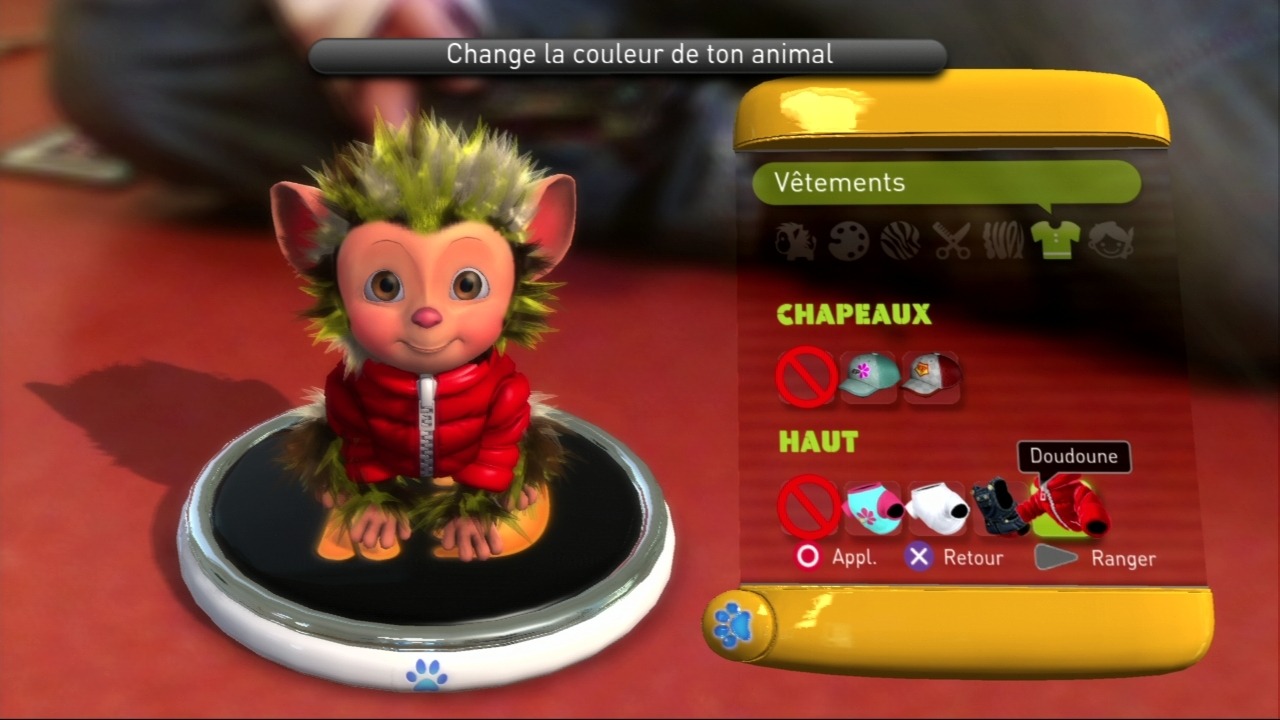Switch to the scissors and comb grooming tab
The width and height of the screenshot is (1280, 720).
pyautogui.click(x=952, y=241)
